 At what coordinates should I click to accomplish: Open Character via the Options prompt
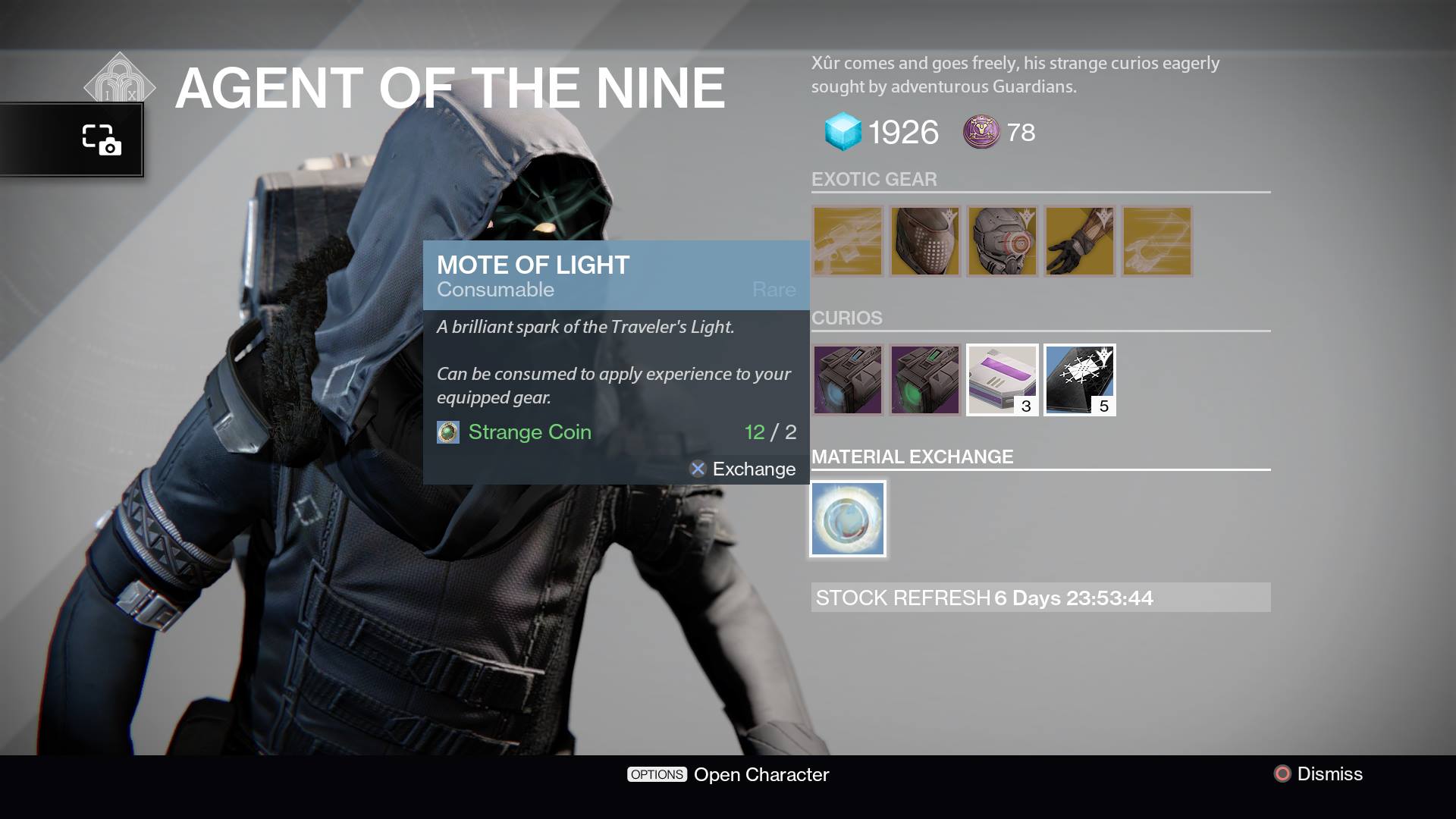click(x=729, y=774)
